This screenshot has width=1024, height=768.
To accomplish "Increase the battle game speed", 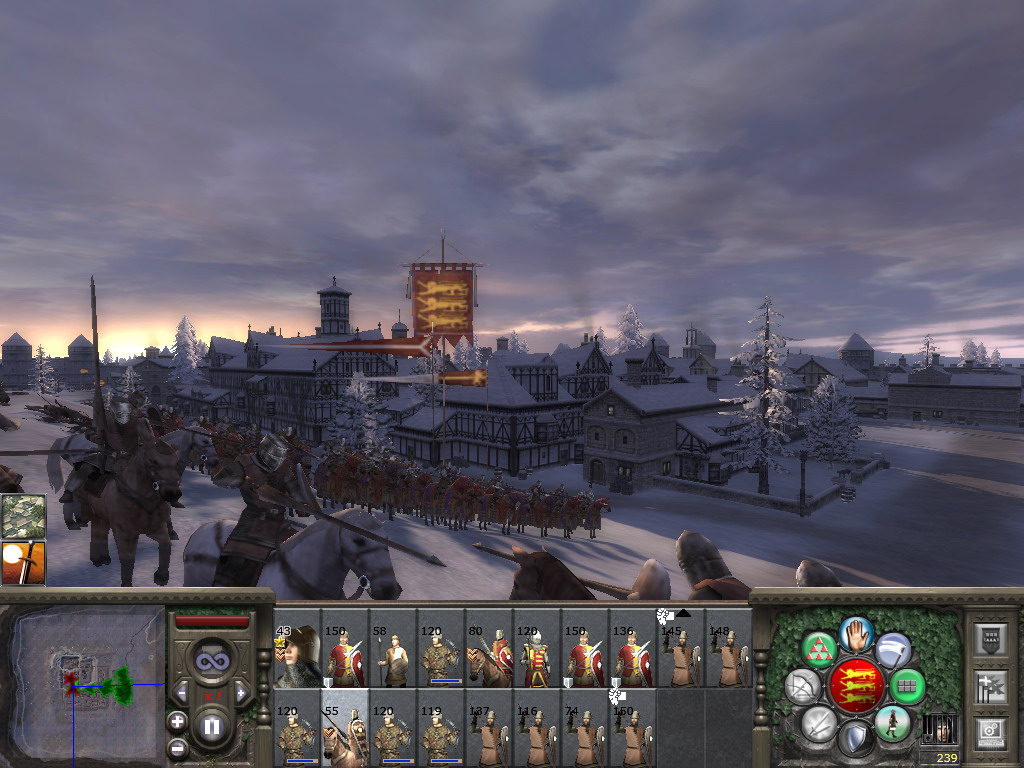I will (x=241, y=692).
